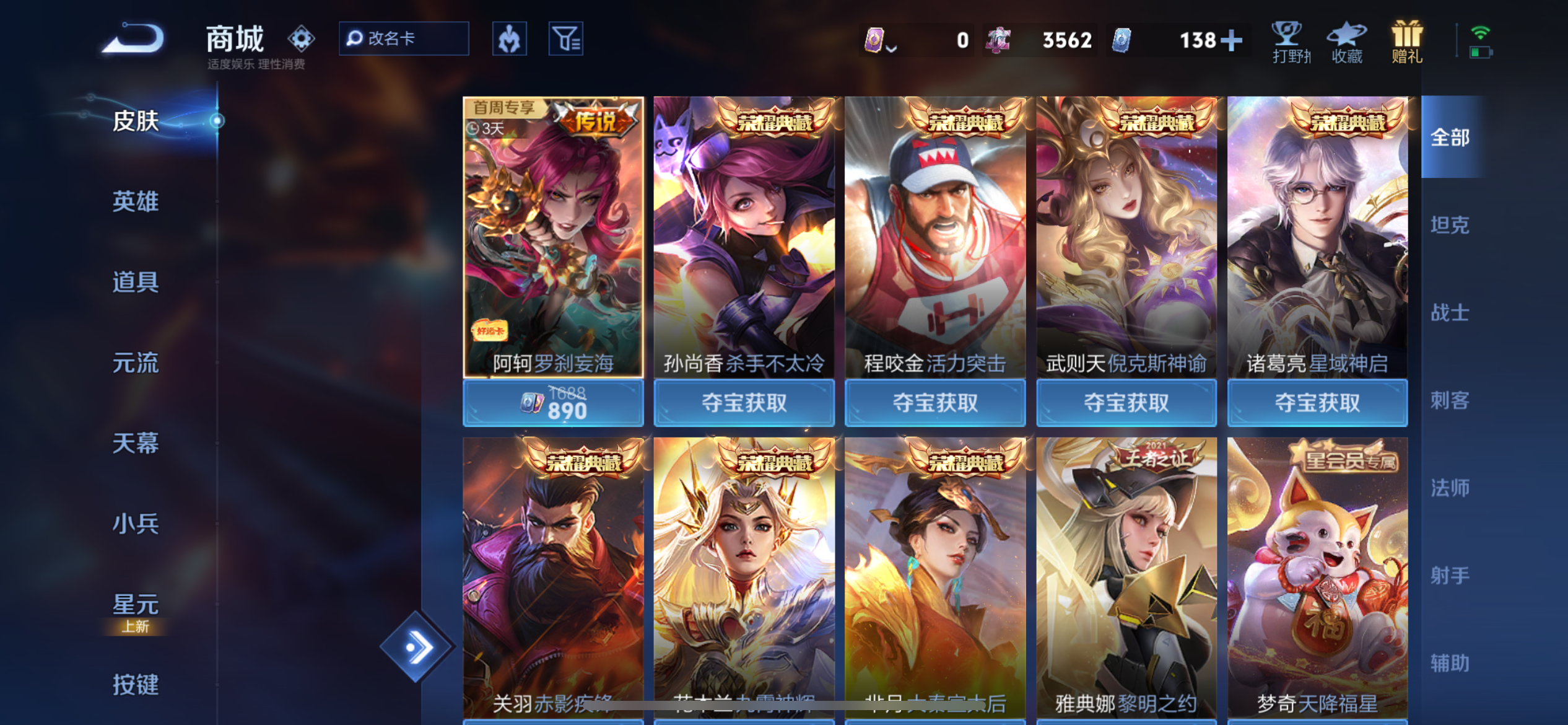Switch to the 英雄 tab in left sidebar

(135, 203)
